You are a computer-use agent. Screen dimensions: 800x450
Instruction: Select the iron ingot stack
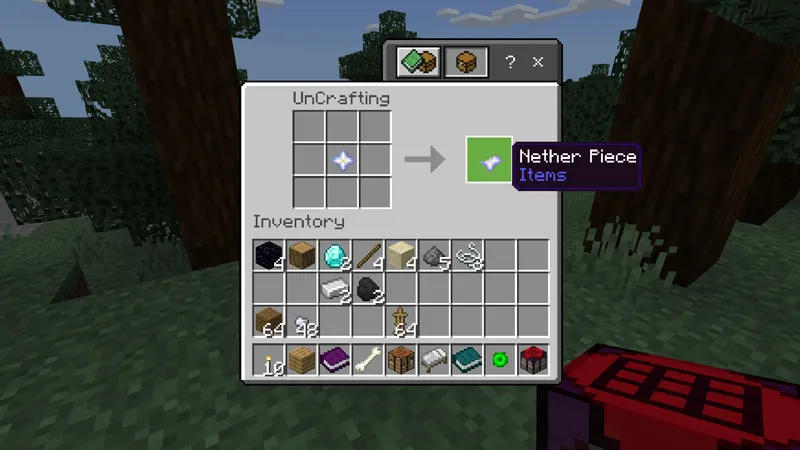click(x=335, y=289)
